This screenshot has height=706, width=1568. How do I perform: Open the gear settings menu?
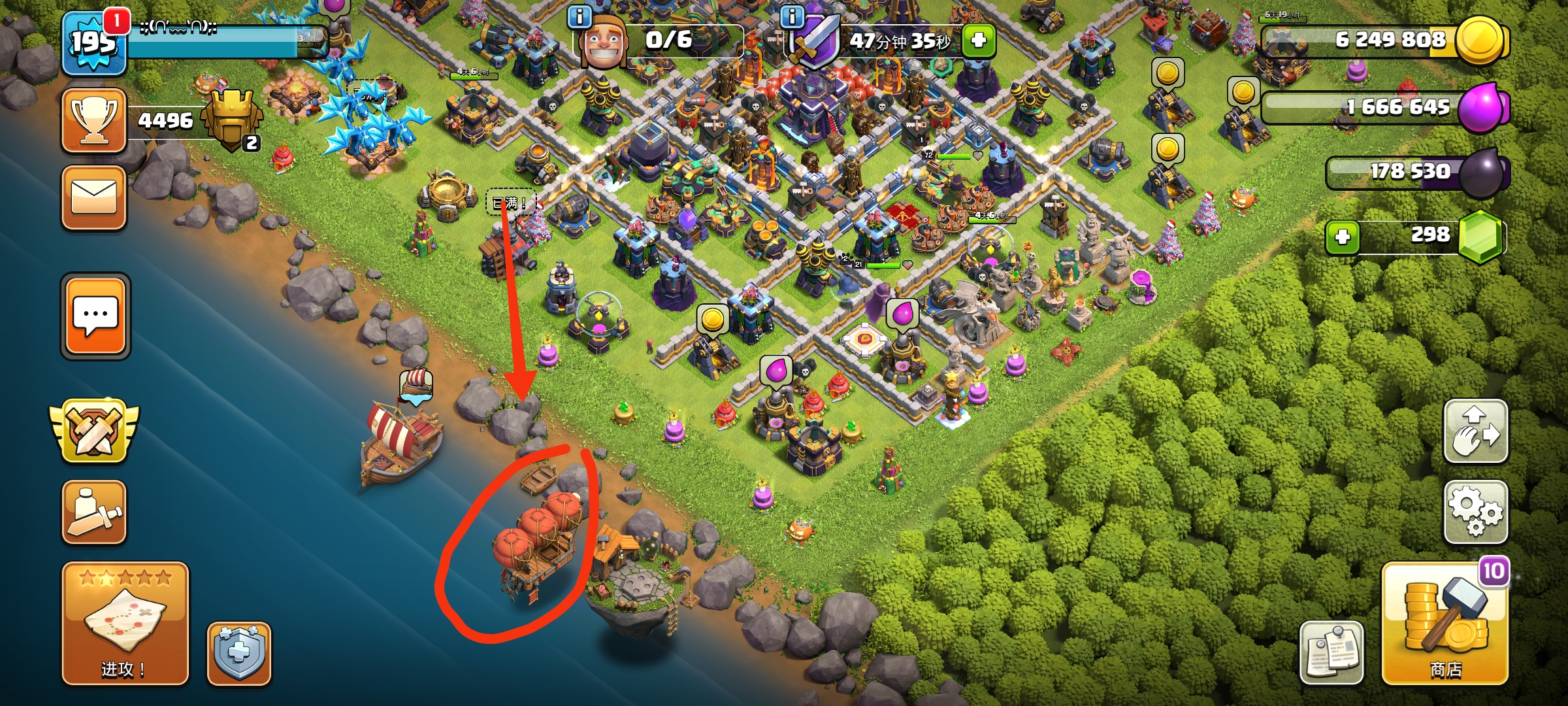point(1475,513)
